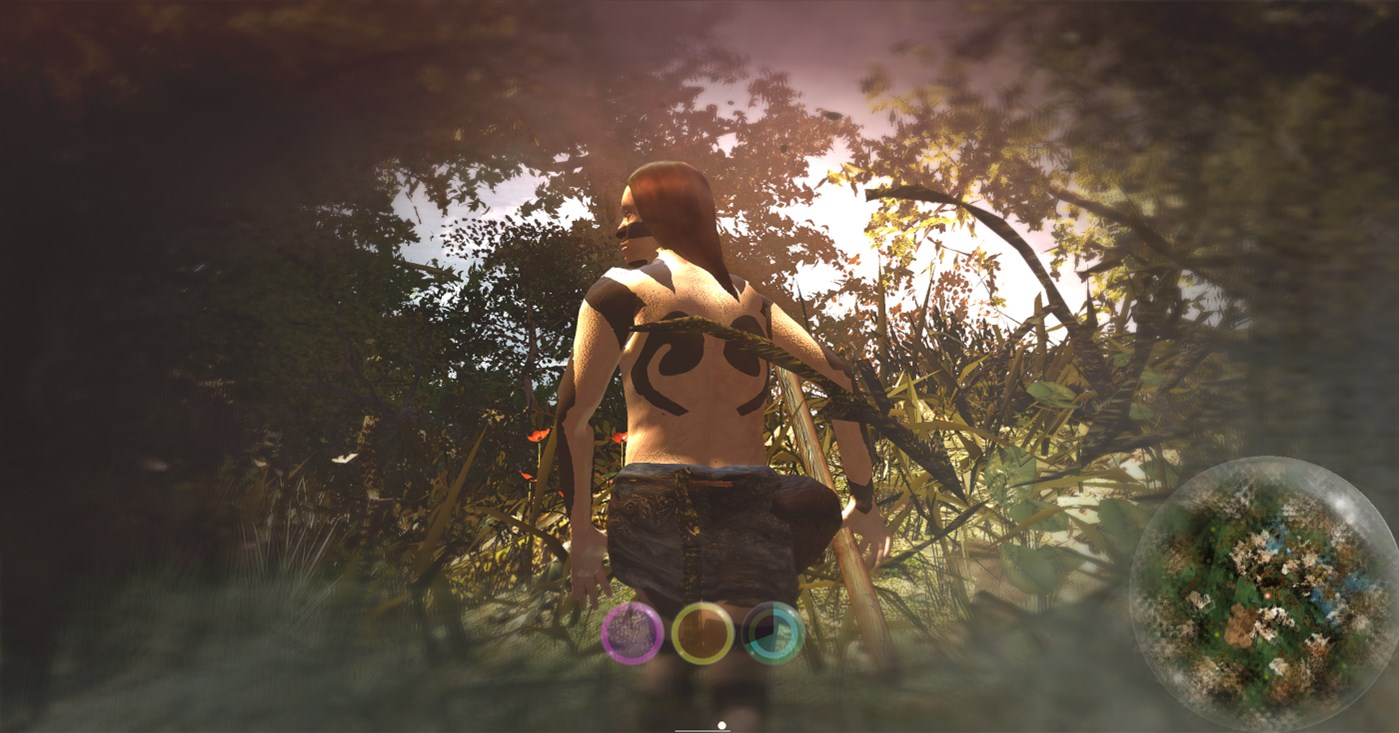Click the bright white glow on the upper minimap
This screenshot has height=733, width=1399.
click(x=1342, y=505)
